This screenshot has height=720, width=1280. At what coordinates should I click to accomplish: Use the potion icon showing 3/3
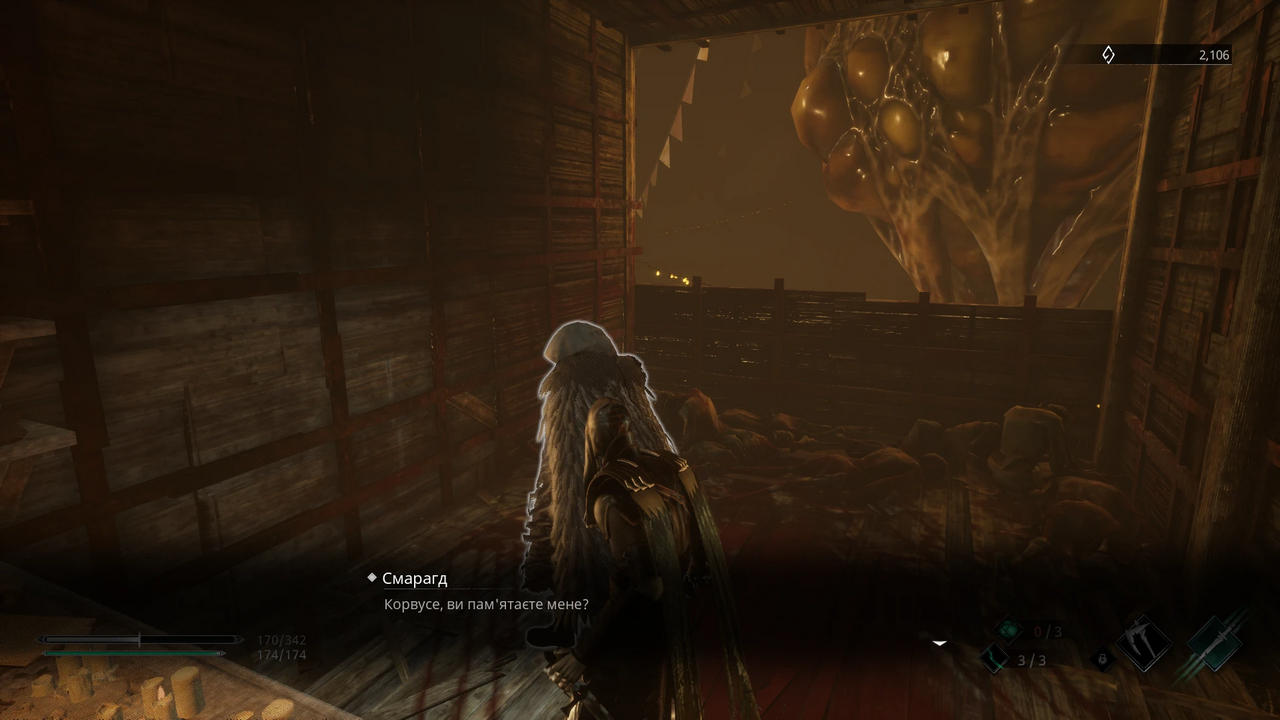(x=995, y=659)
